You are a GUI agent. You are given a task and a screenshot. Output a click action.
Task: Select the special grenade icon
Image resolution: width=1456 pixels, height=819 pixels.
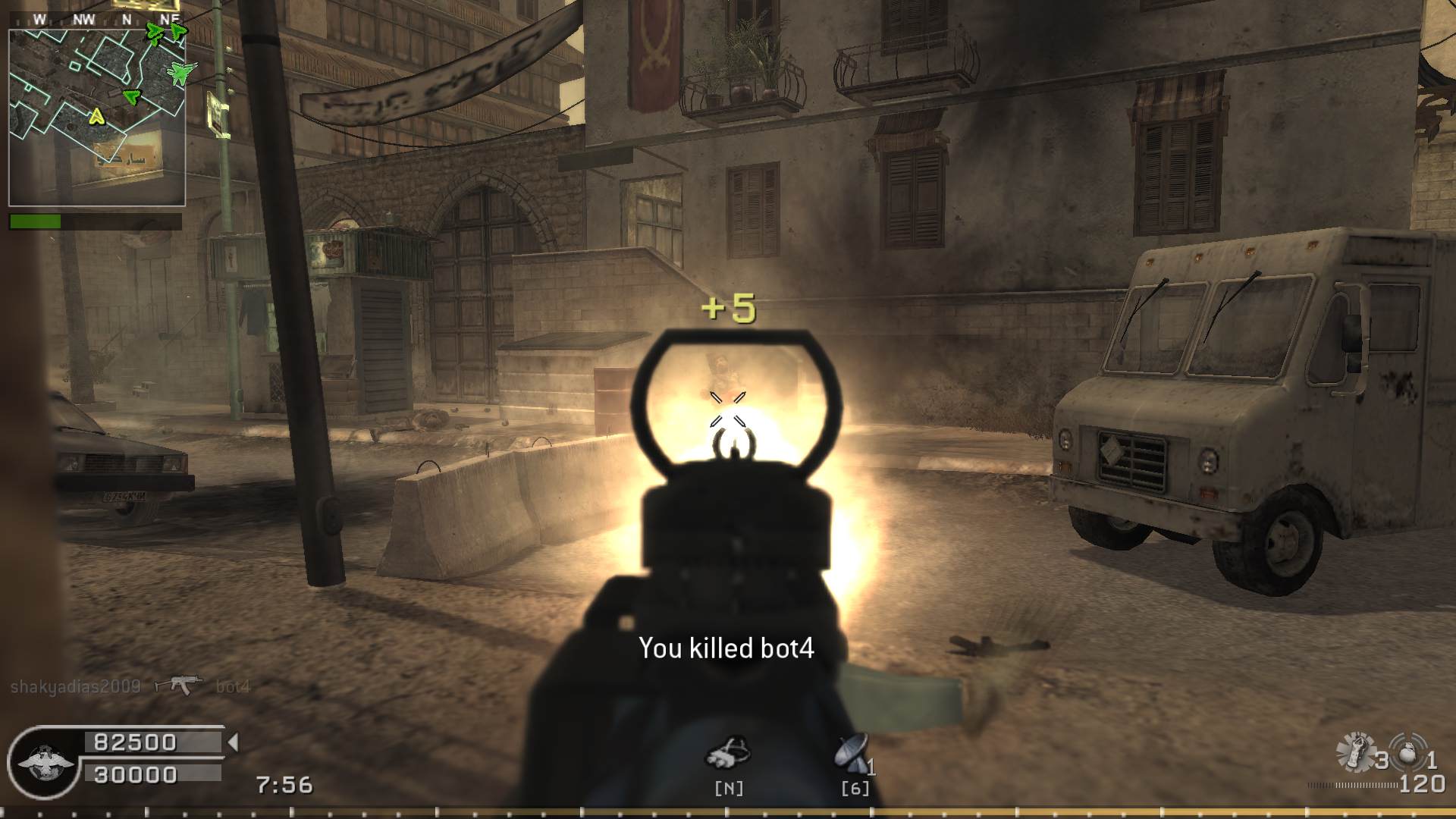[1354, 752]
